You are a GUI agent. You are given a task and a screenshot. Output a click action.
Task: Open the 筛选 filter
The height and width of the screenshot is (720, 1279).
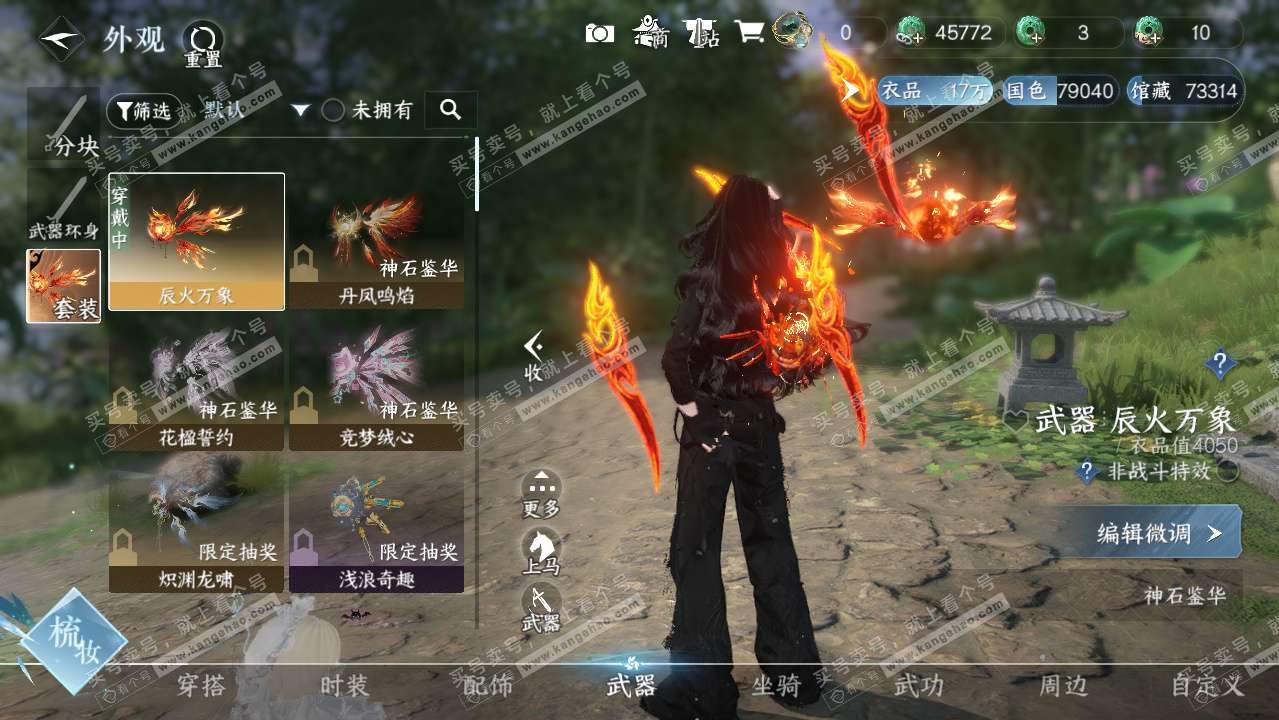(144, 111)
